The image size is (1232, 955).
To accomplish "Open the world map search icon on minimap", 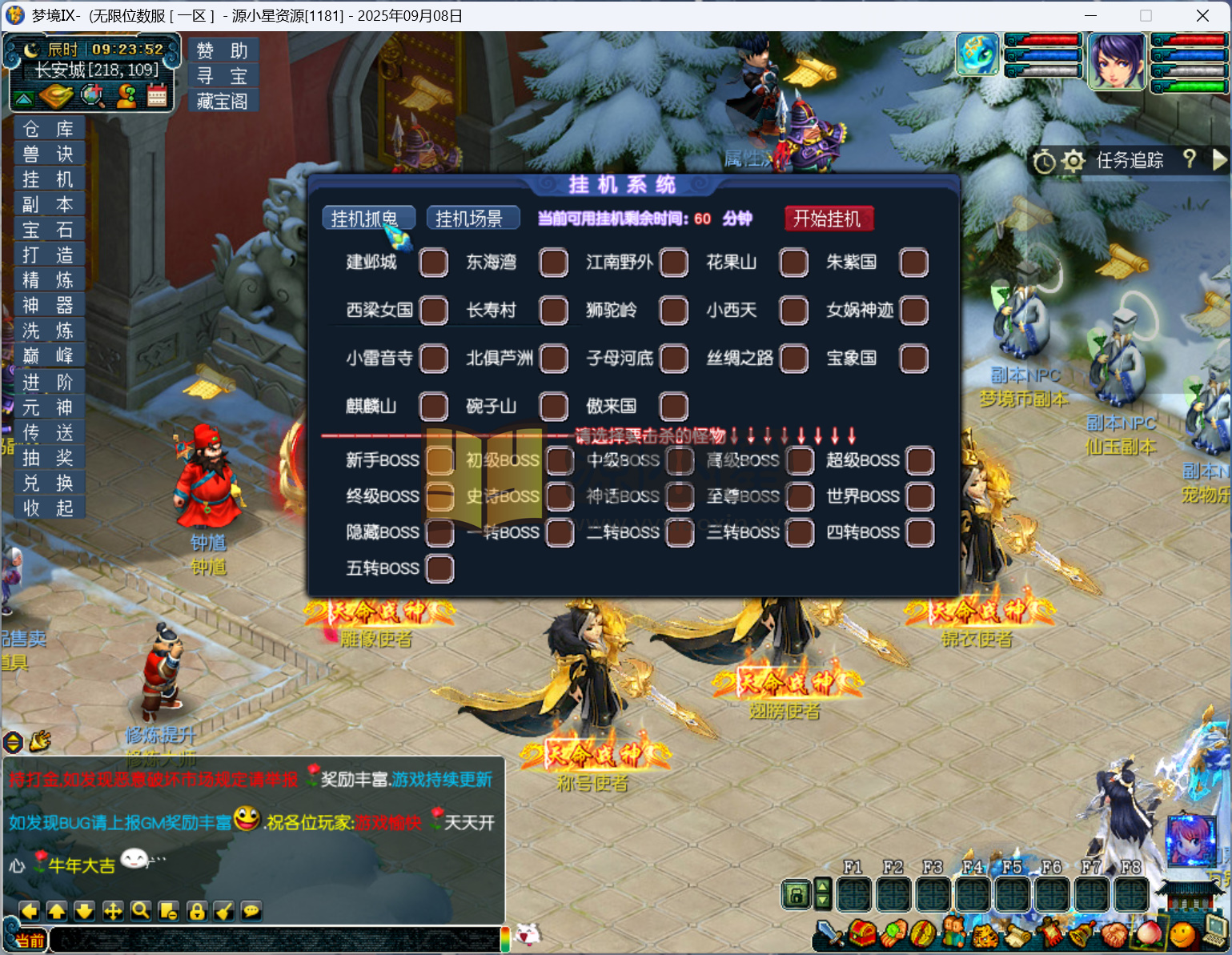I will (94, 96).
